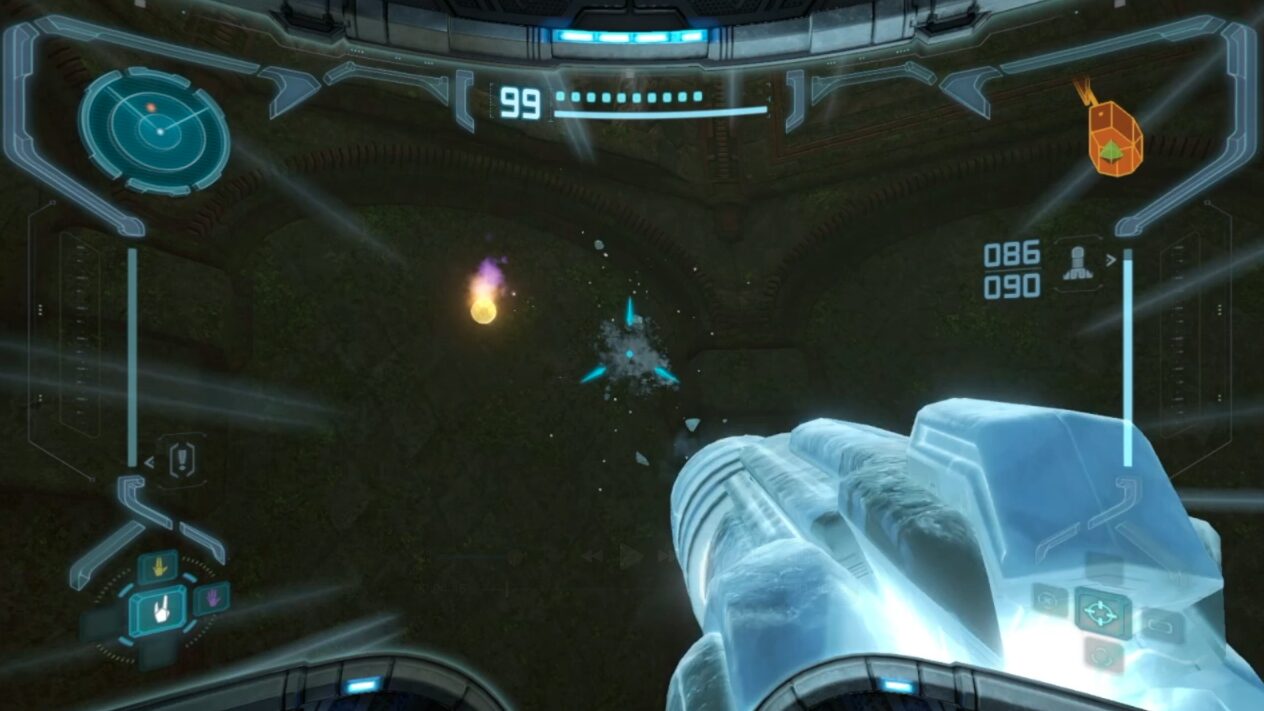Select the yellow hand beam icon
Image resolution: width=1264 pixels, height=711 pixels.
(158, 567)
